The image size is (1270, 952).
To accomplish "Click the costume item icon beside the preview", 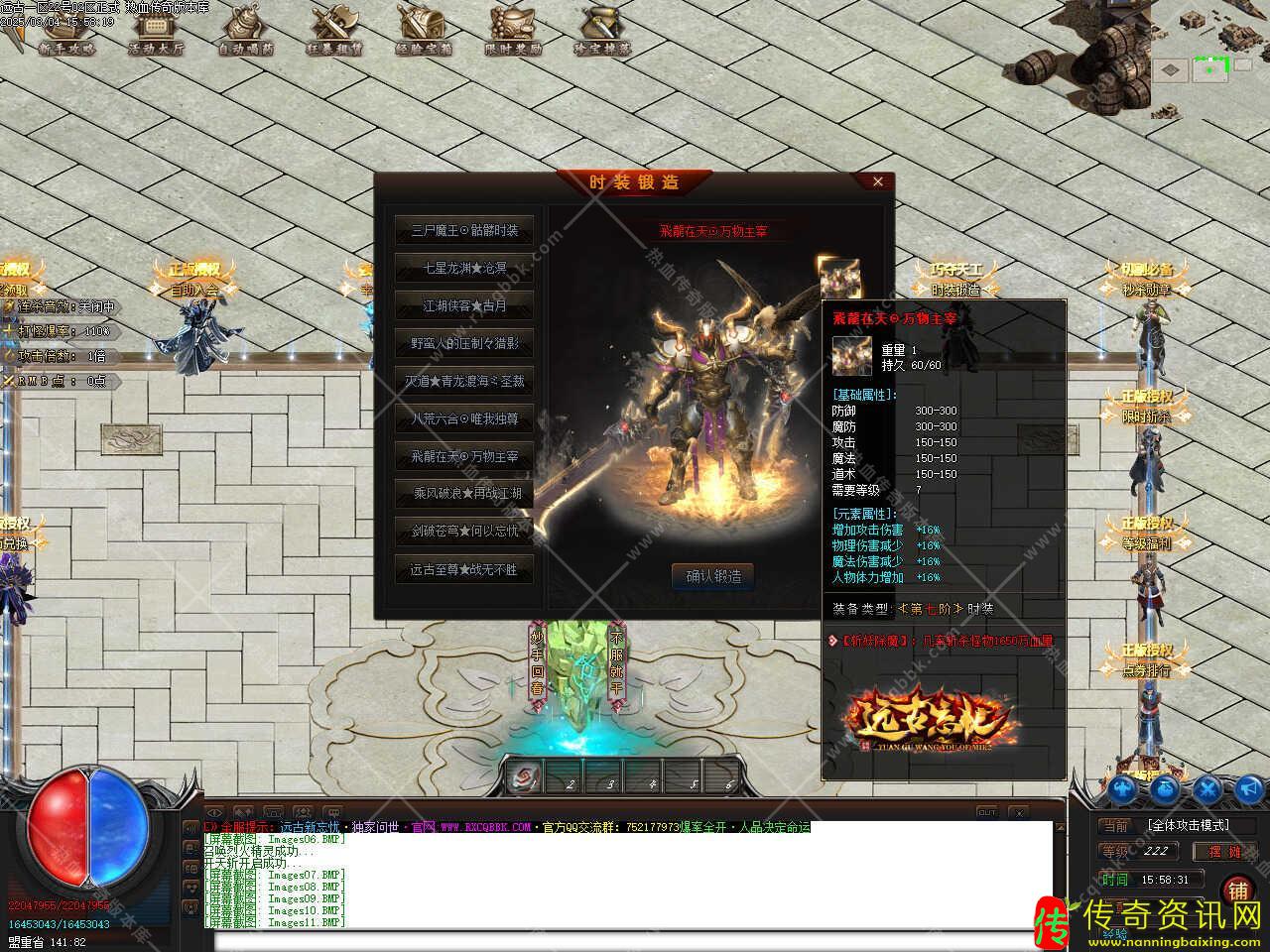I will [837, 277].
